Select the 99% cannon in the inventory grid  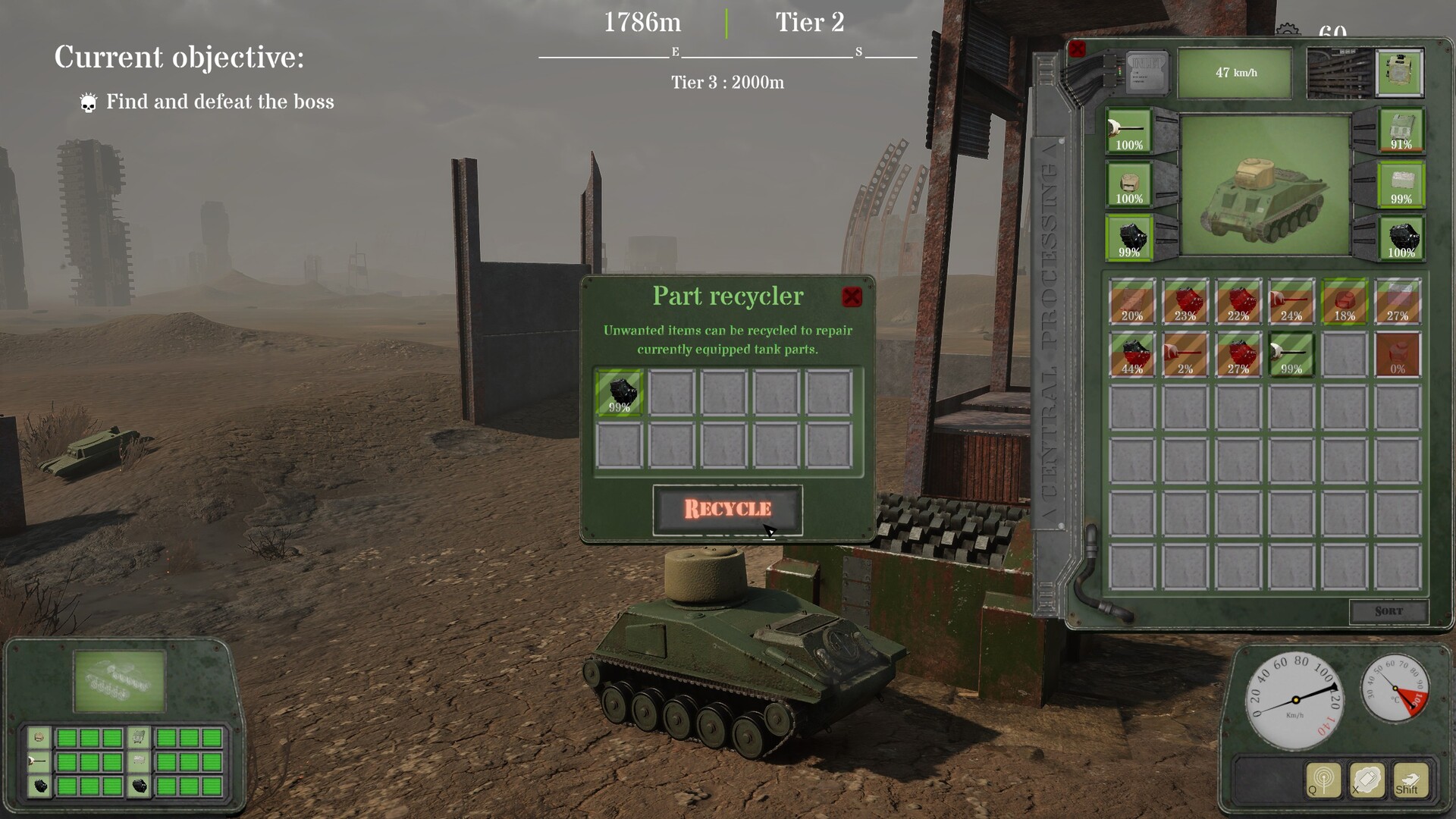click(x=1291, y=355)
